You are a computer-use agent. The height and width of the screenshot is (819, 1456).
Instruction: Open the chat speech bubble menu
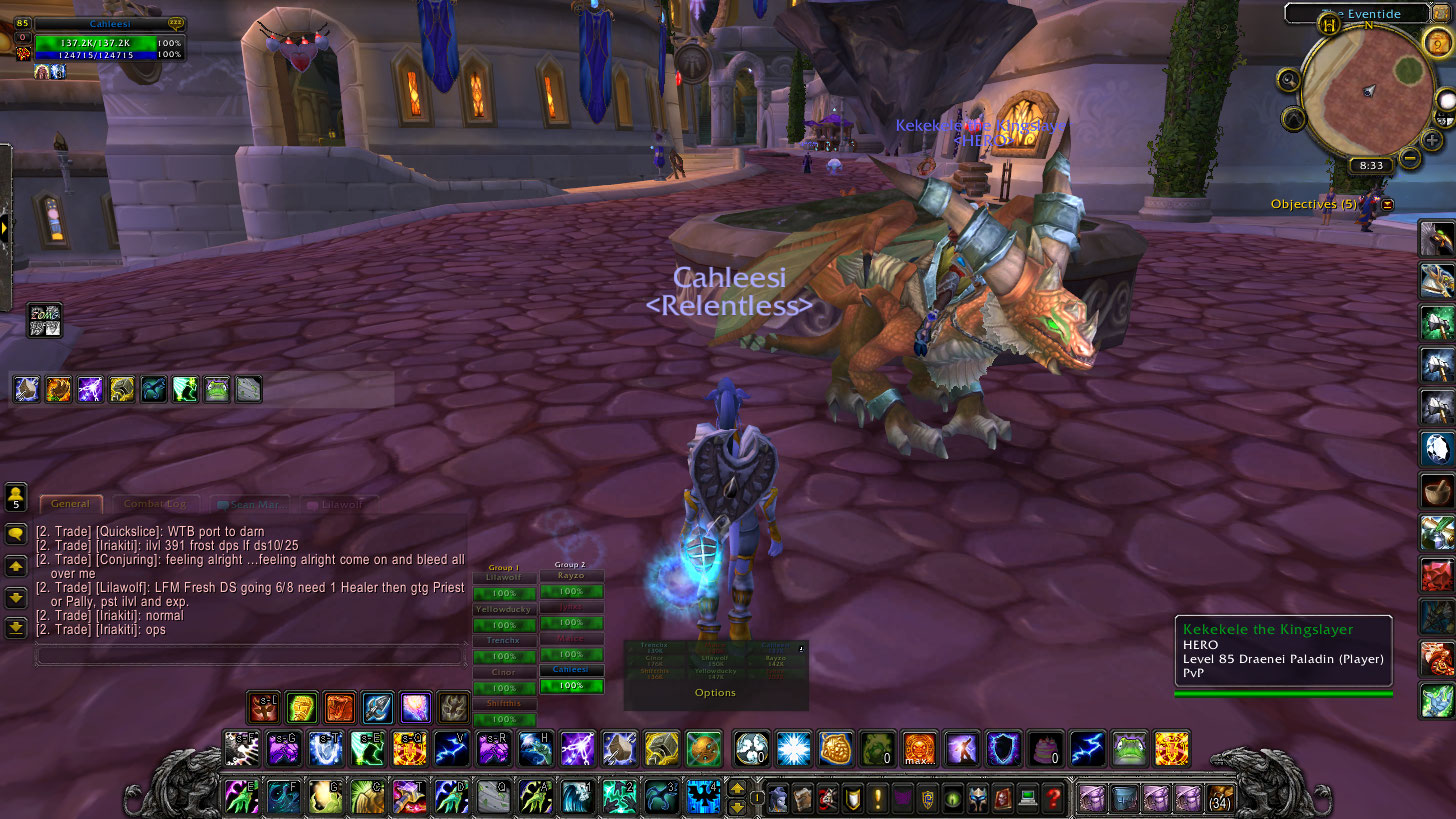coord(16,534)
